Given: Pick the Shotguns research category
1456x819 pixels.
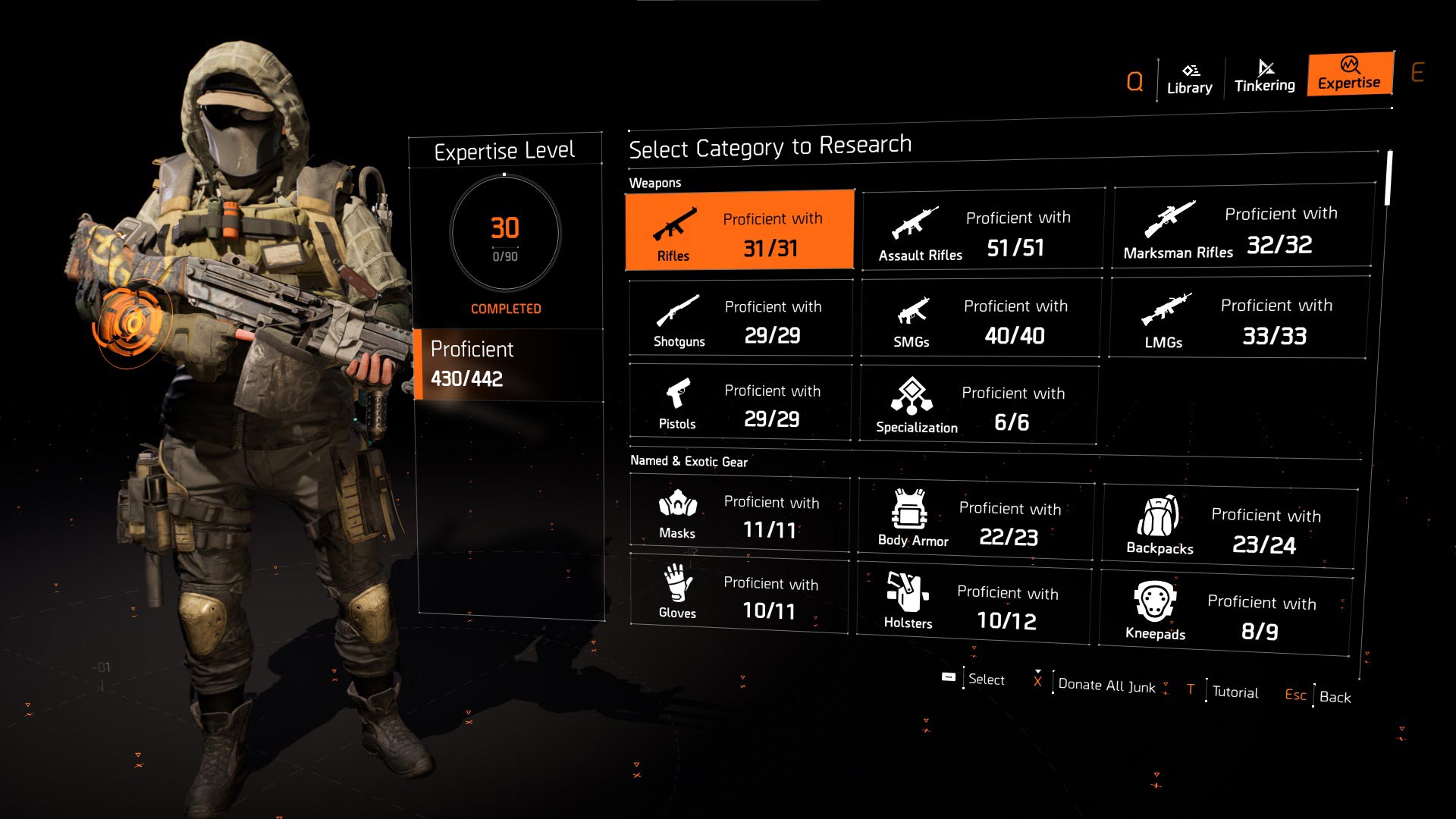Looking at the screenshot, I should coord(740,318).
